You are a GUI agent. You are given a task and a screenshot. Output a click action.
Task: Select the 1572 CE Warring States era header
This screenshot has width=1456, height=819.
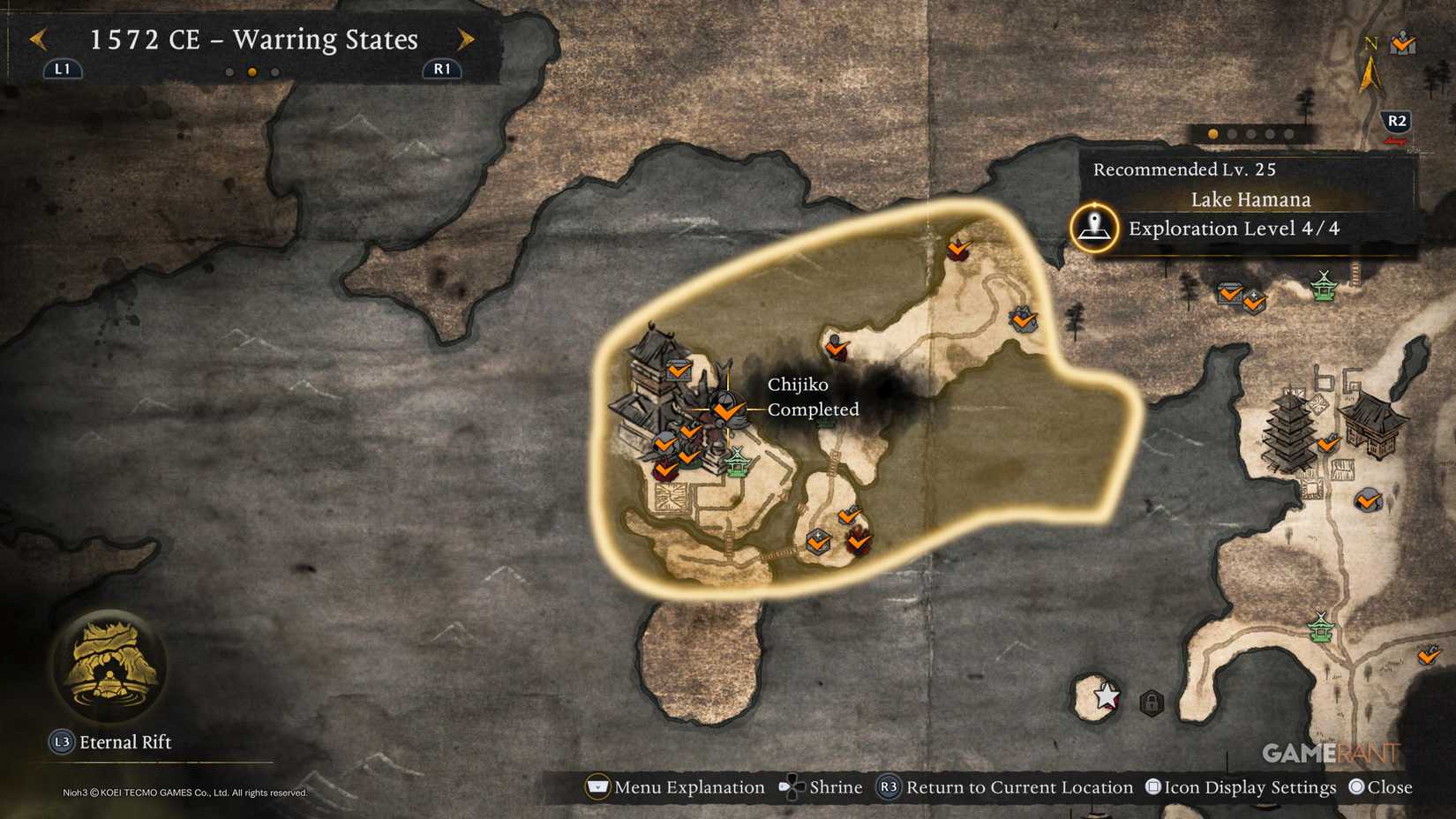pyautogui.click(x=252, y=40)
